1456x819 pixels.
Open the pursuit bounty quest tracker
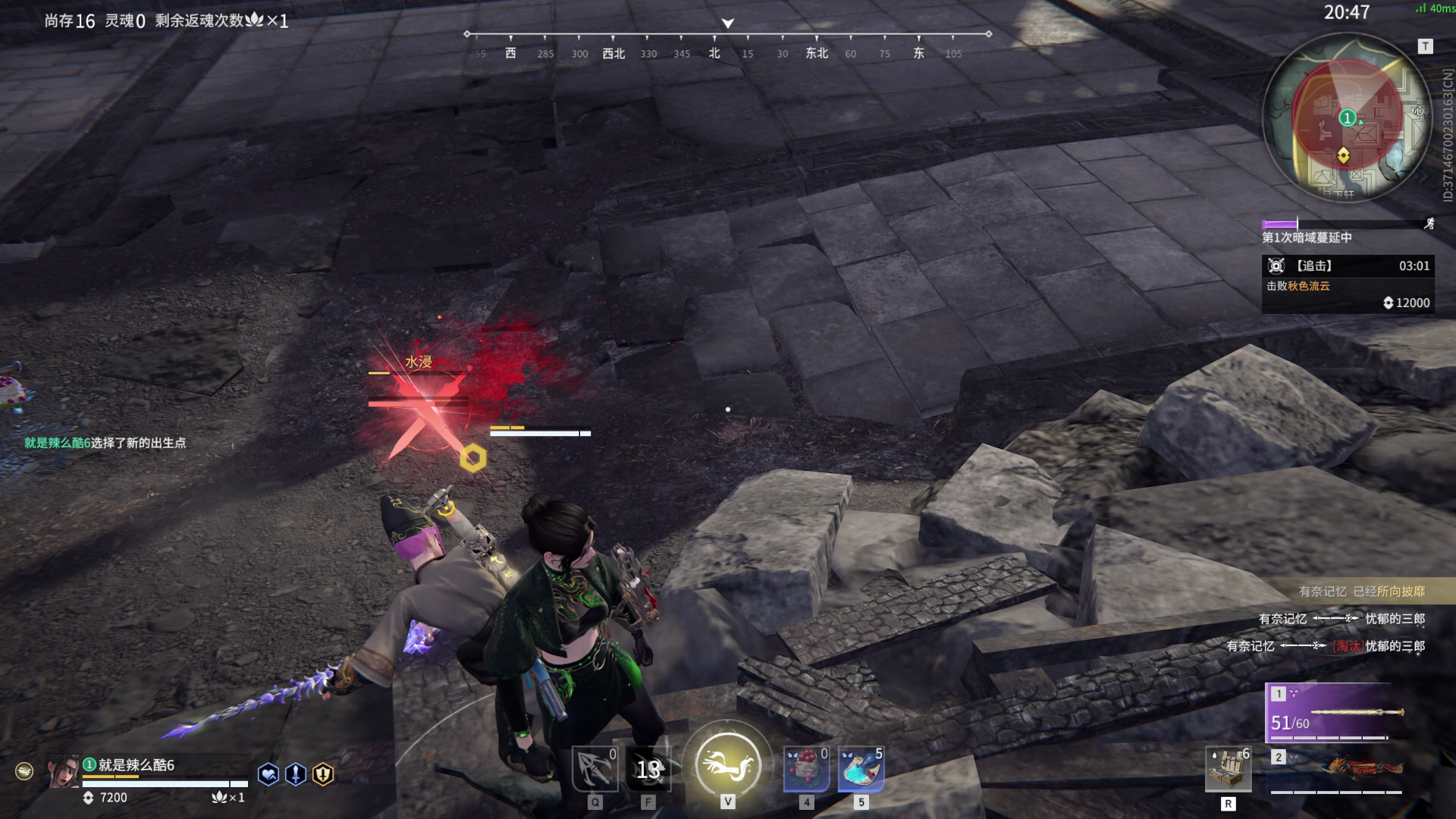pos(1347,284)
